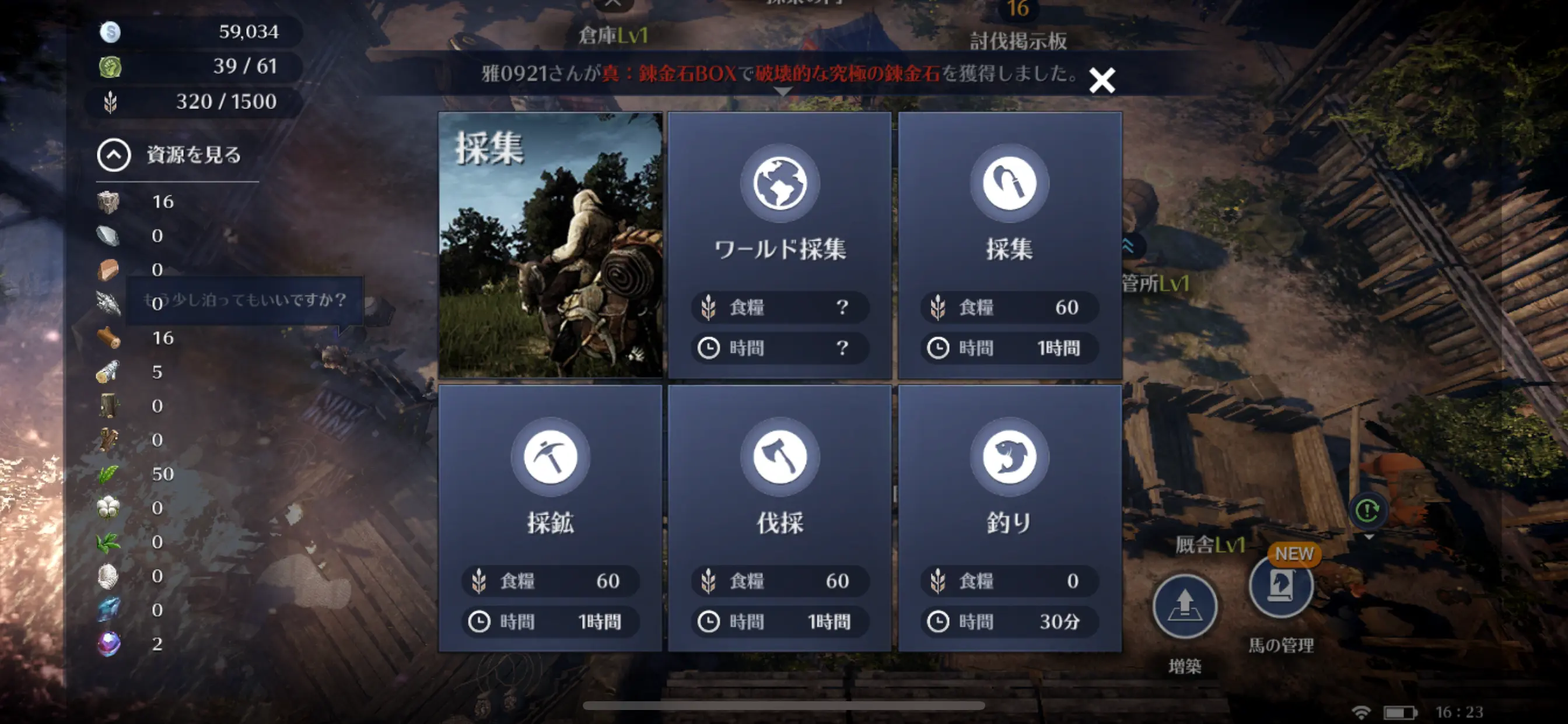Viewport: 1568px width, 724px height.
Task: Select the mining pickaxe icon on the 採鉱 card
Action: pyautogui.click(x=549, y=457)
